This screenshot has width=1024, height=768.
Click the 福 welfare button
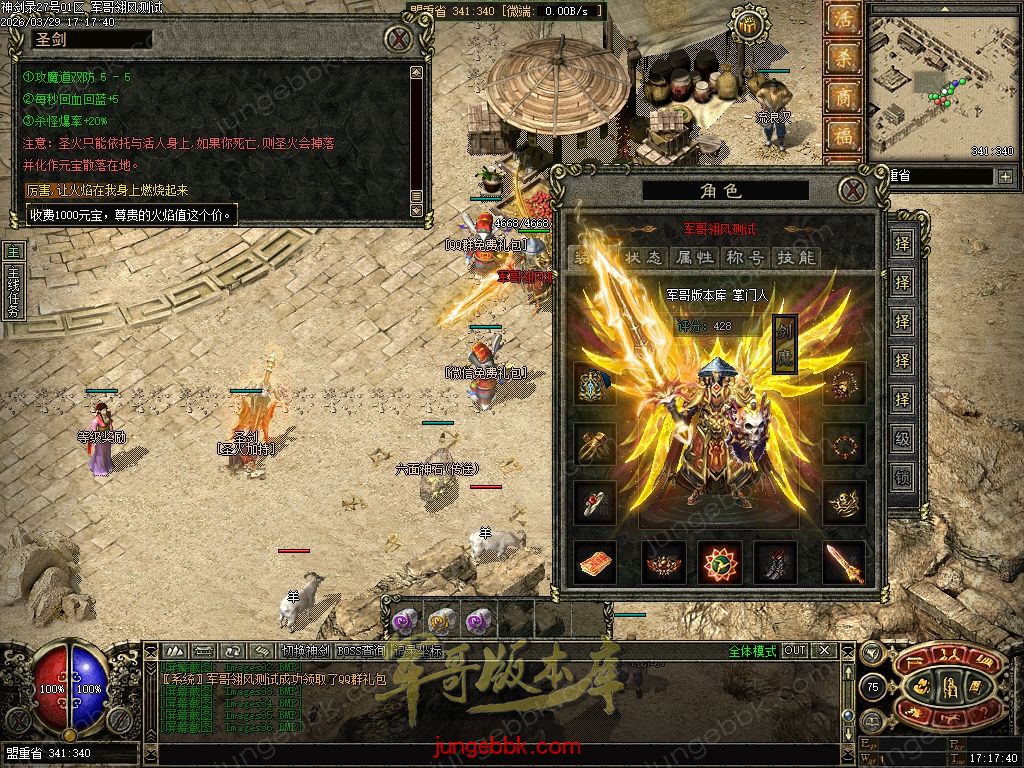point(842,137)
